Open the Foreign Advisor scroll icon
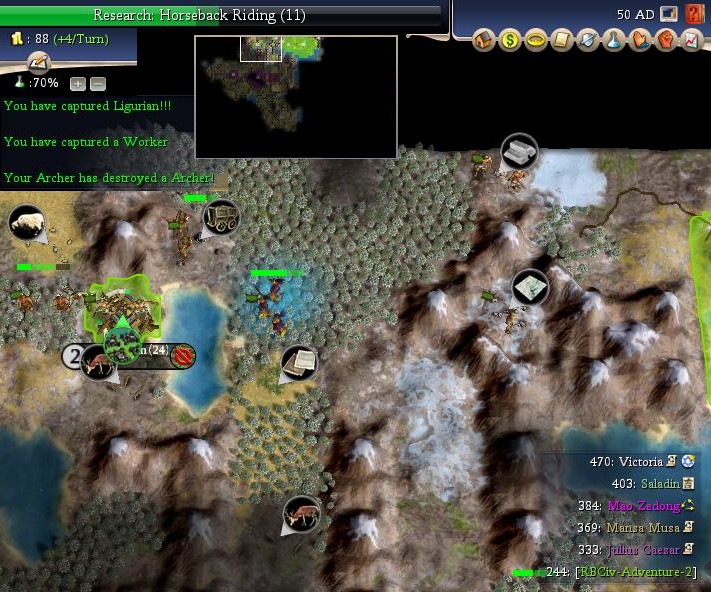The height and width of the screenshot is (592, 711). coord(561,42)
